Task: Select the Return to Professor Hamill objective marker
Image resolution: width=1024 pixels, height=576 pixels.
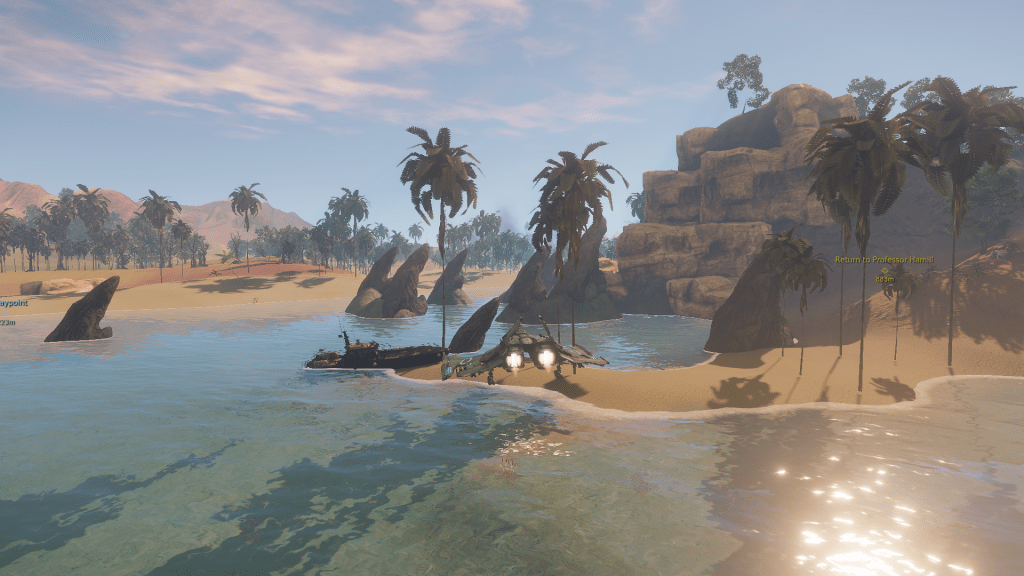Action: point(884,269)
